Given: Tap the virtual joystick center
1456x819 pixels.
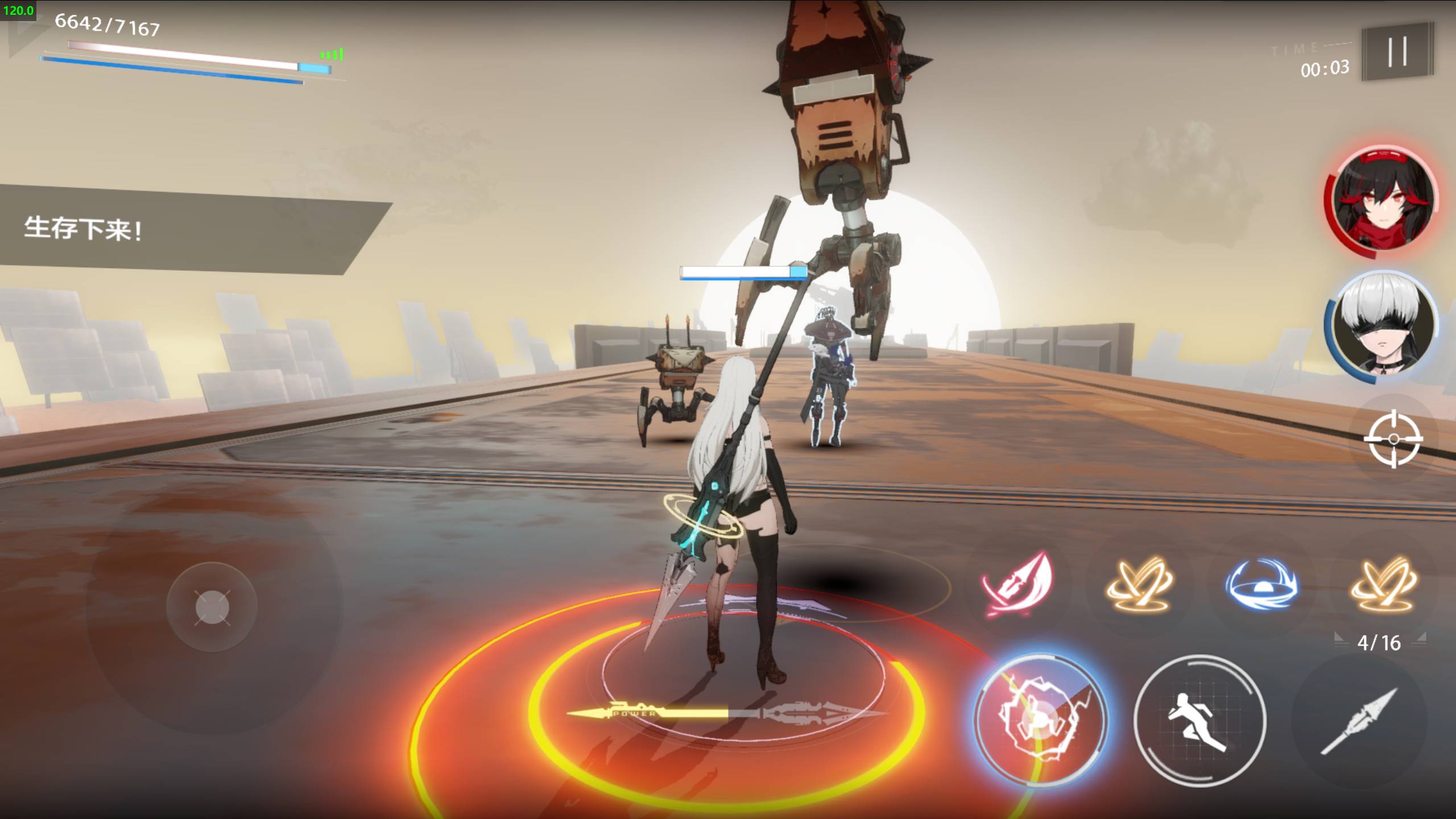Looking at the screenshot, I should point(212,607).
